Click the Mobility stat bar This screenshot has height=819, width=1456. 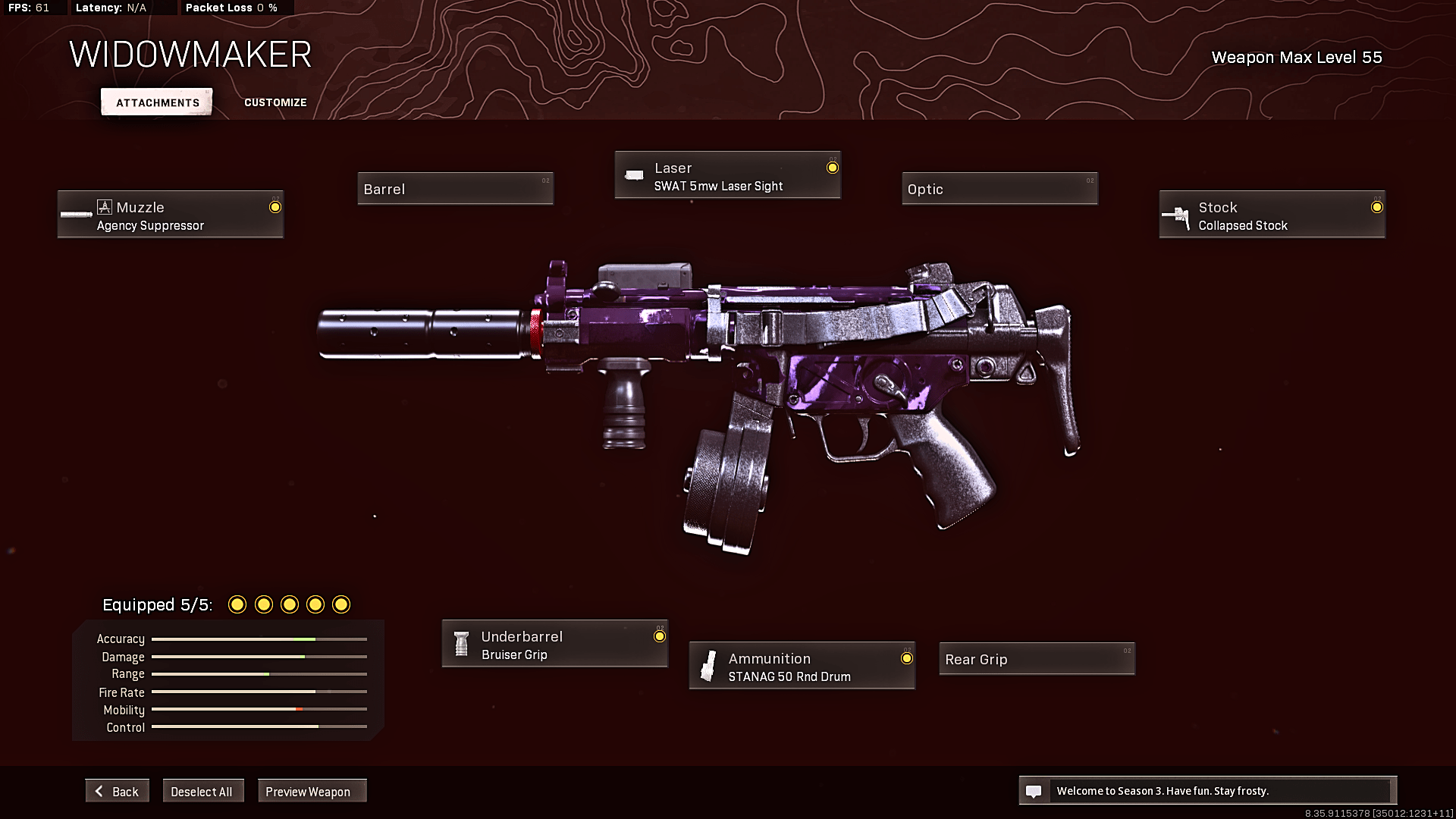pyautogui.click(x=258, y=710)
